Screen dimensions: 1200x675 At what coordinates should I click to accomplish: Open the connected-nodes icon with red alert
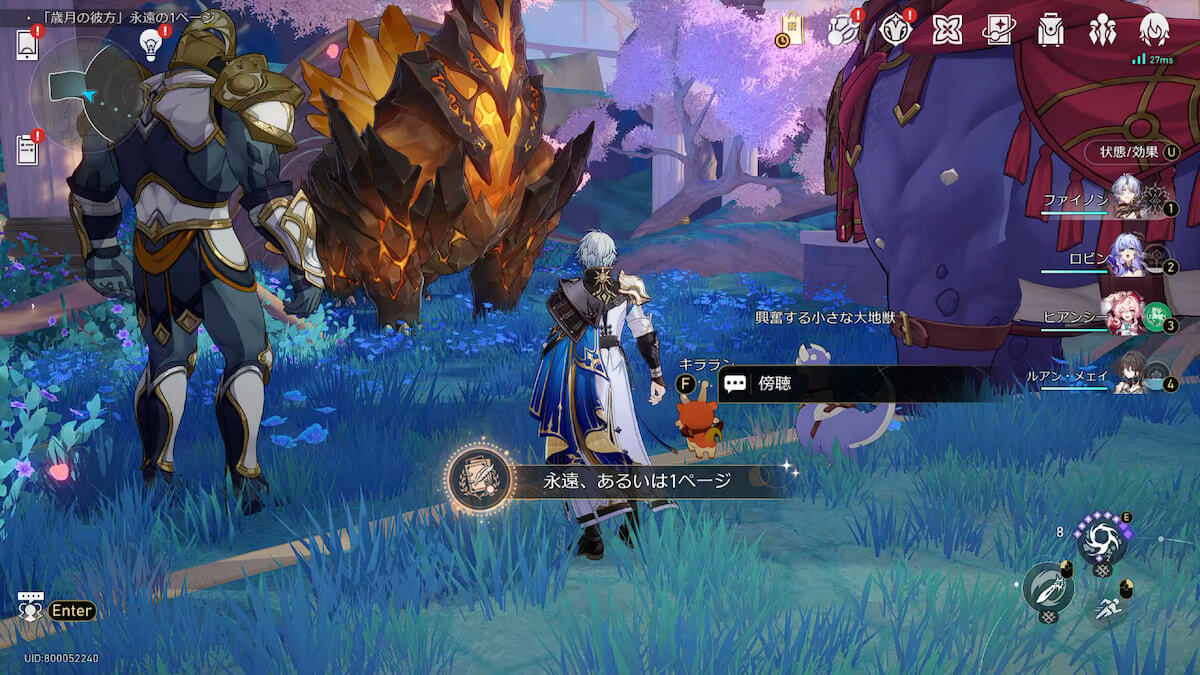pyautogui.click(x=840, y=30)
